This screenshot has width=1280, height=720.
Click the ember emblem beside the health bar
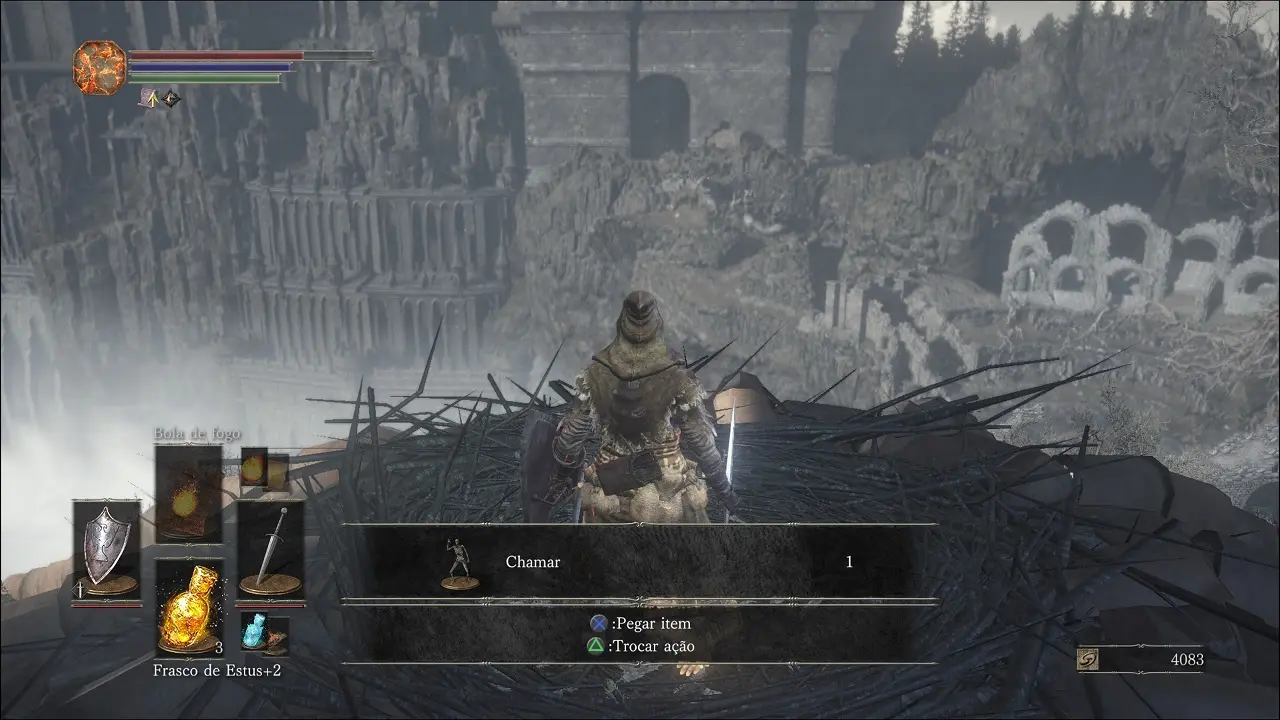(99, 63)
